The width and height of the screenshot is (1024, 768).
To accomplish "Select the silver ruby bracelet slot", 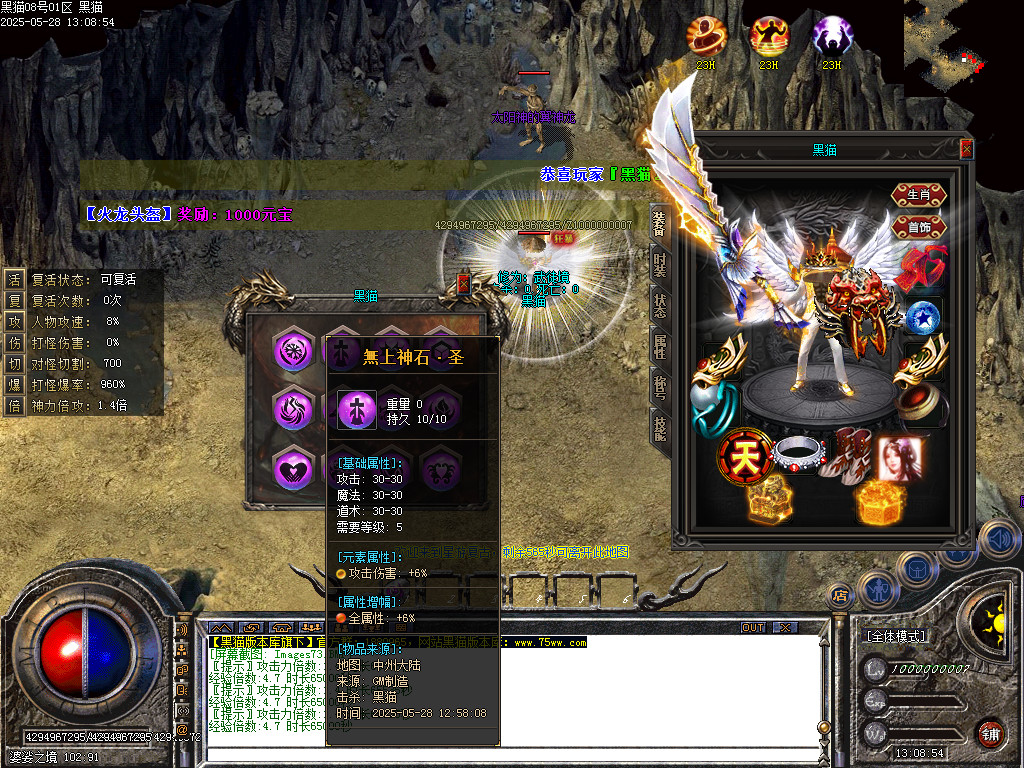I will point(797,457).
